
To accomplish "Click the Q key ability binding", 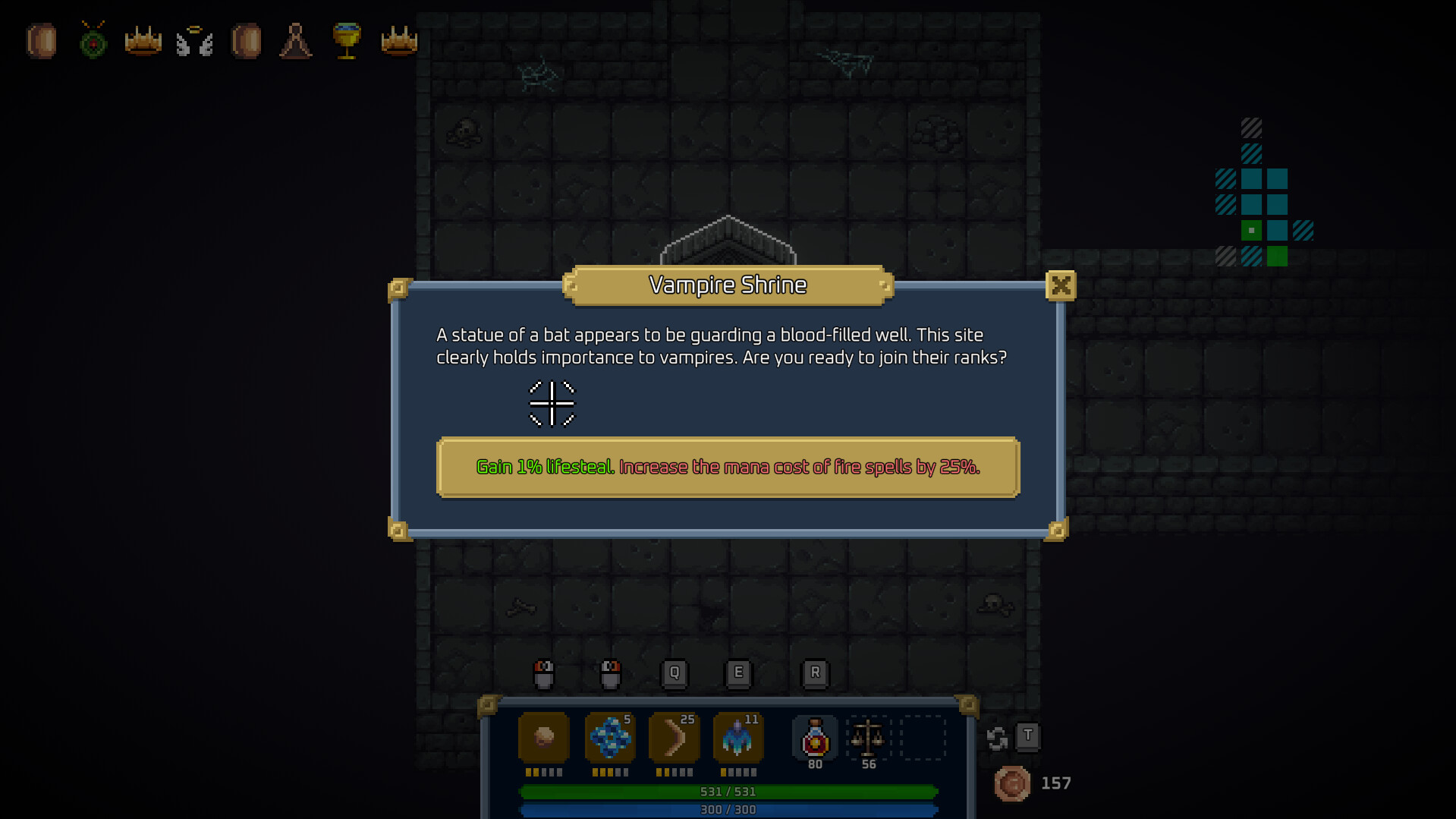I will (674, 672).
